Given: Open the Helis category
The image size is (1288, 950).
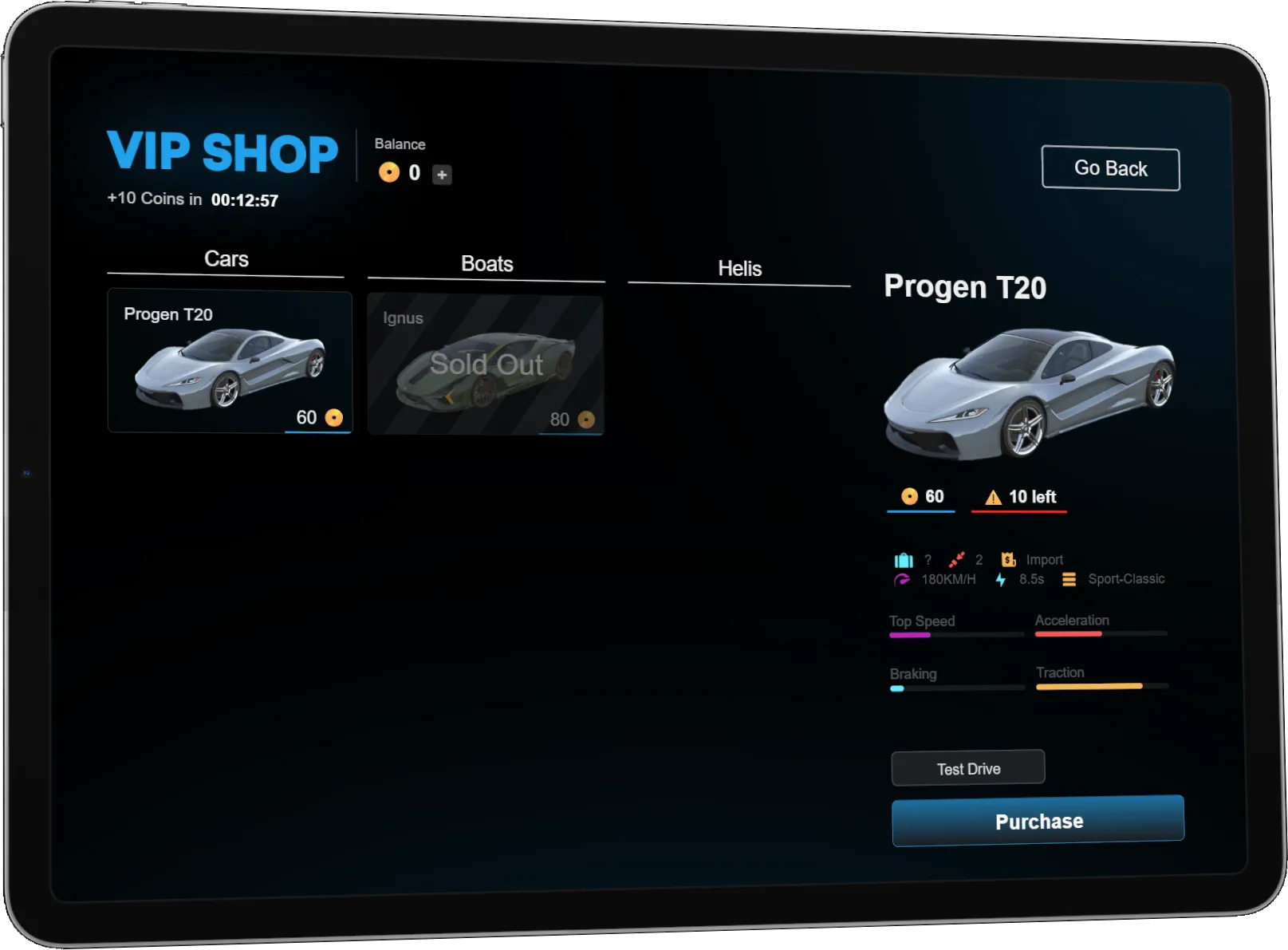Looking at the screenshot, I should pyautogui.click(x=739, y=269).
